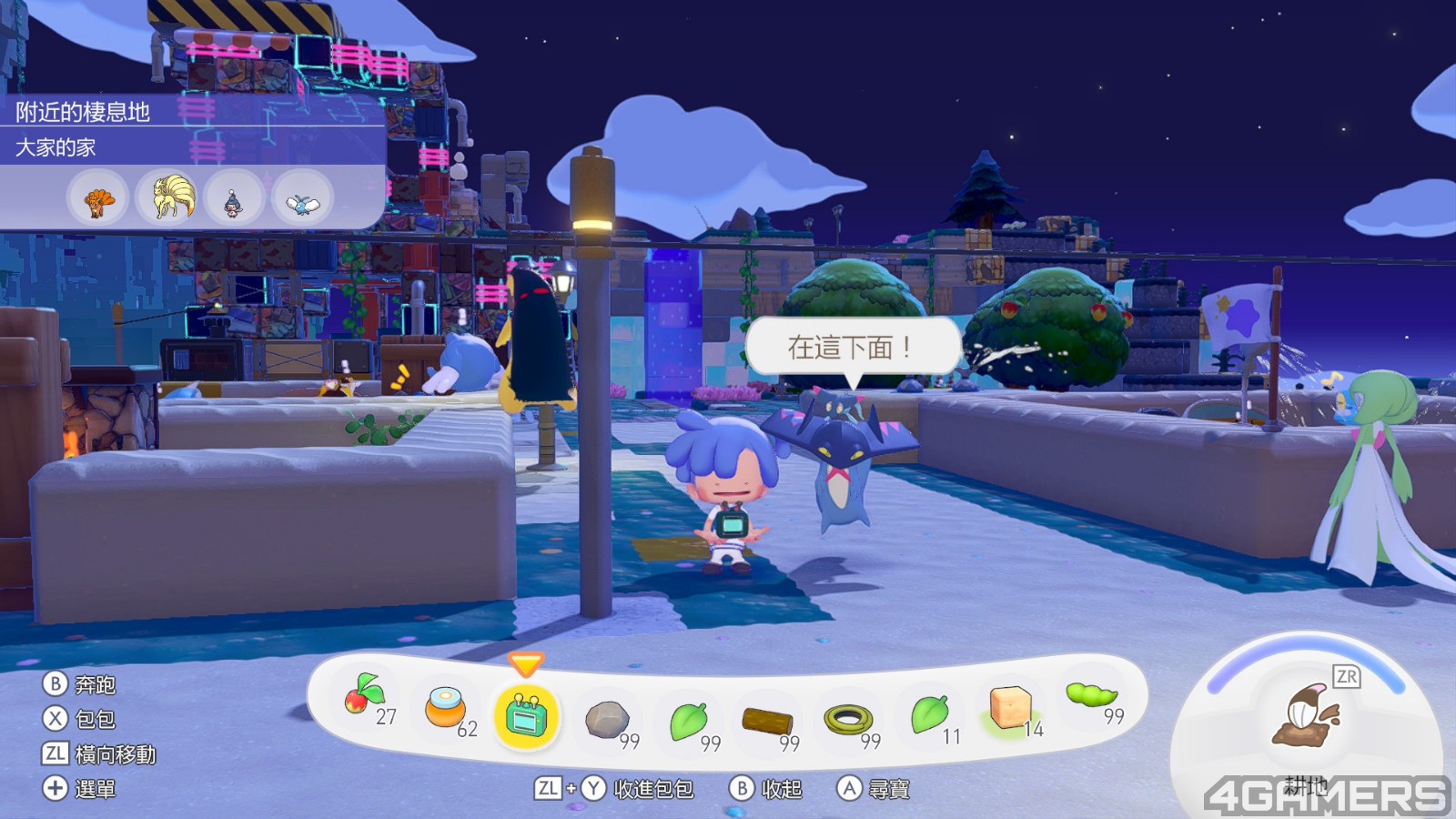The image size is (1456, 819).
Task: Choose the green bean pod slot
Action: point(1090,696)
